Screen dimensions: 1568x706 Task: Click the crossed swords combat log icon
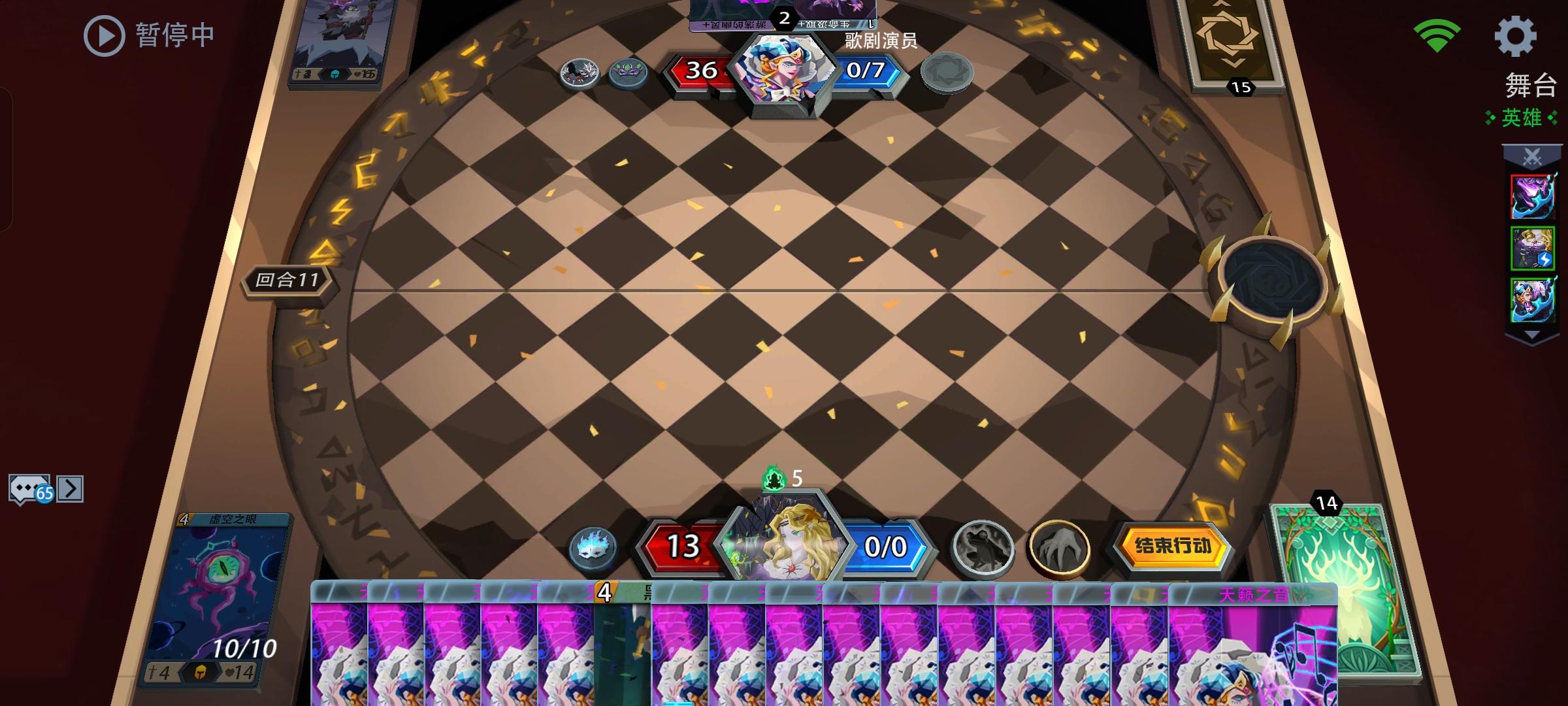click(1533, 157)
